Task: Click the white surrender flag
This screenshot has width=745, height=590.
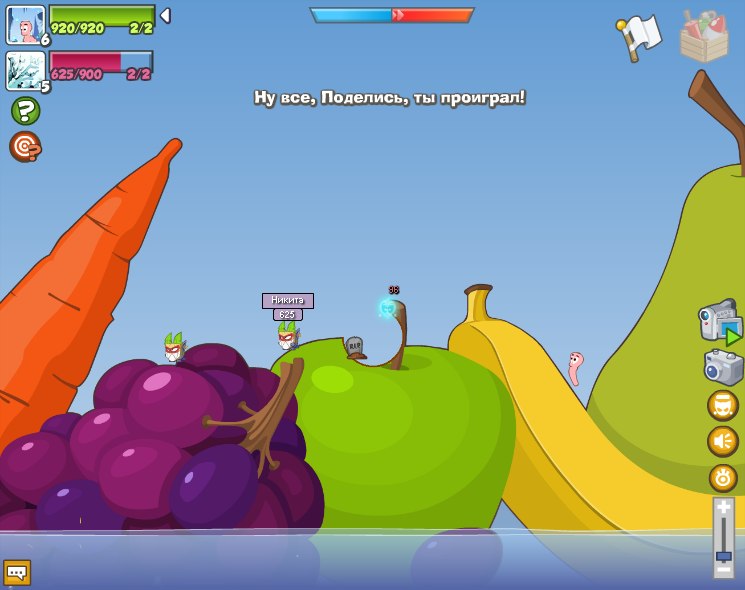Action: (x=640, y=37)
